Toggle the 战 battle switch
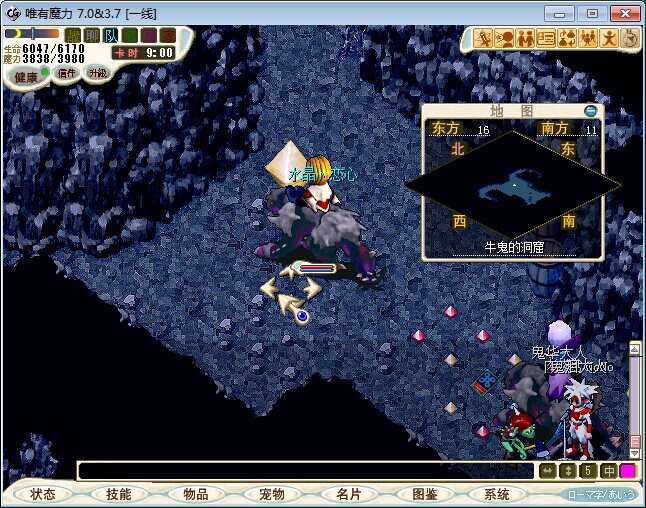Viewport: 646px width, 508px height. pyautogui.click(x=73, y=36)
